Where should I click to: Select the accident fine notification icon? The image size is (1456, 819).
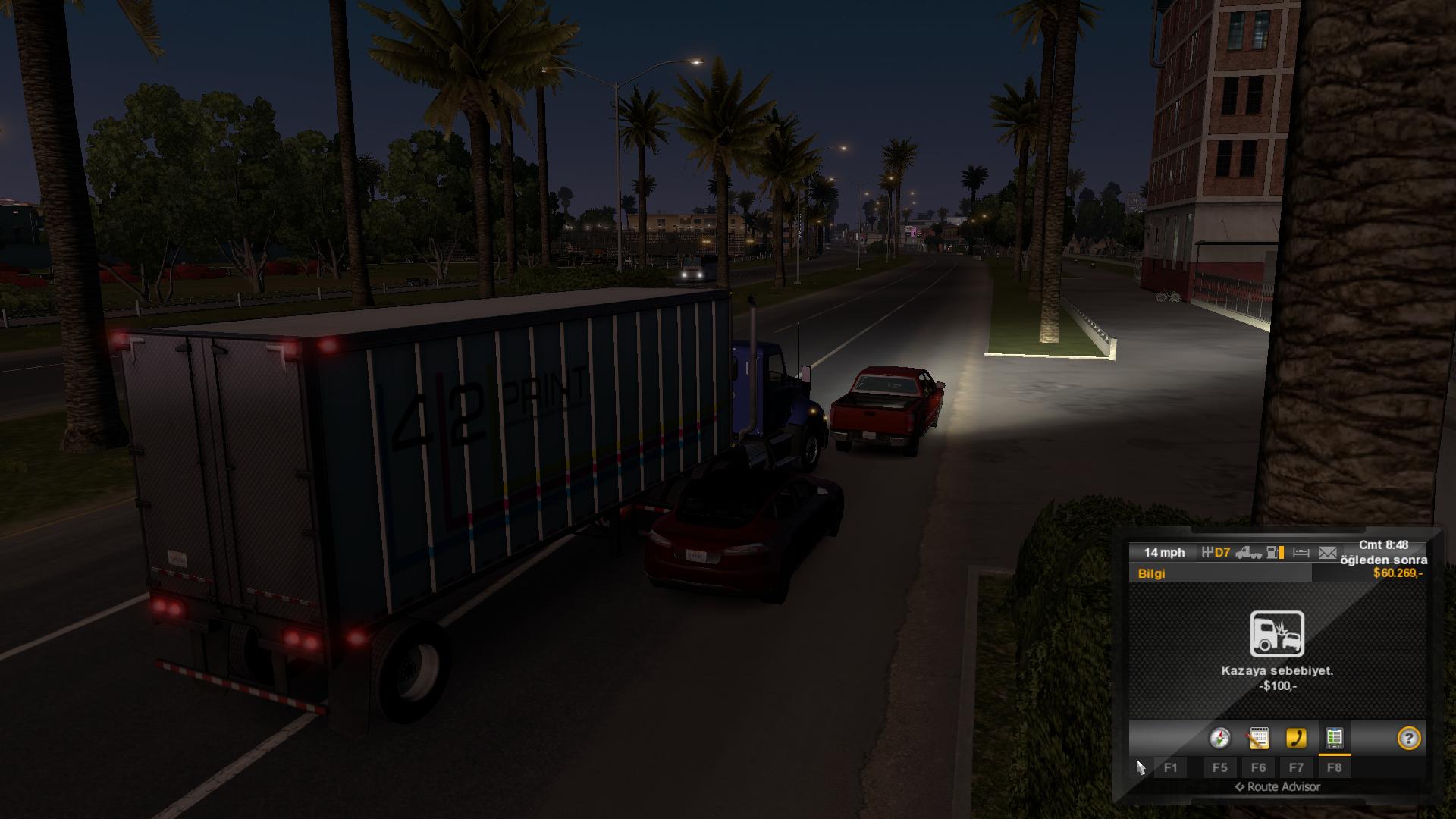coord(1277,633)
